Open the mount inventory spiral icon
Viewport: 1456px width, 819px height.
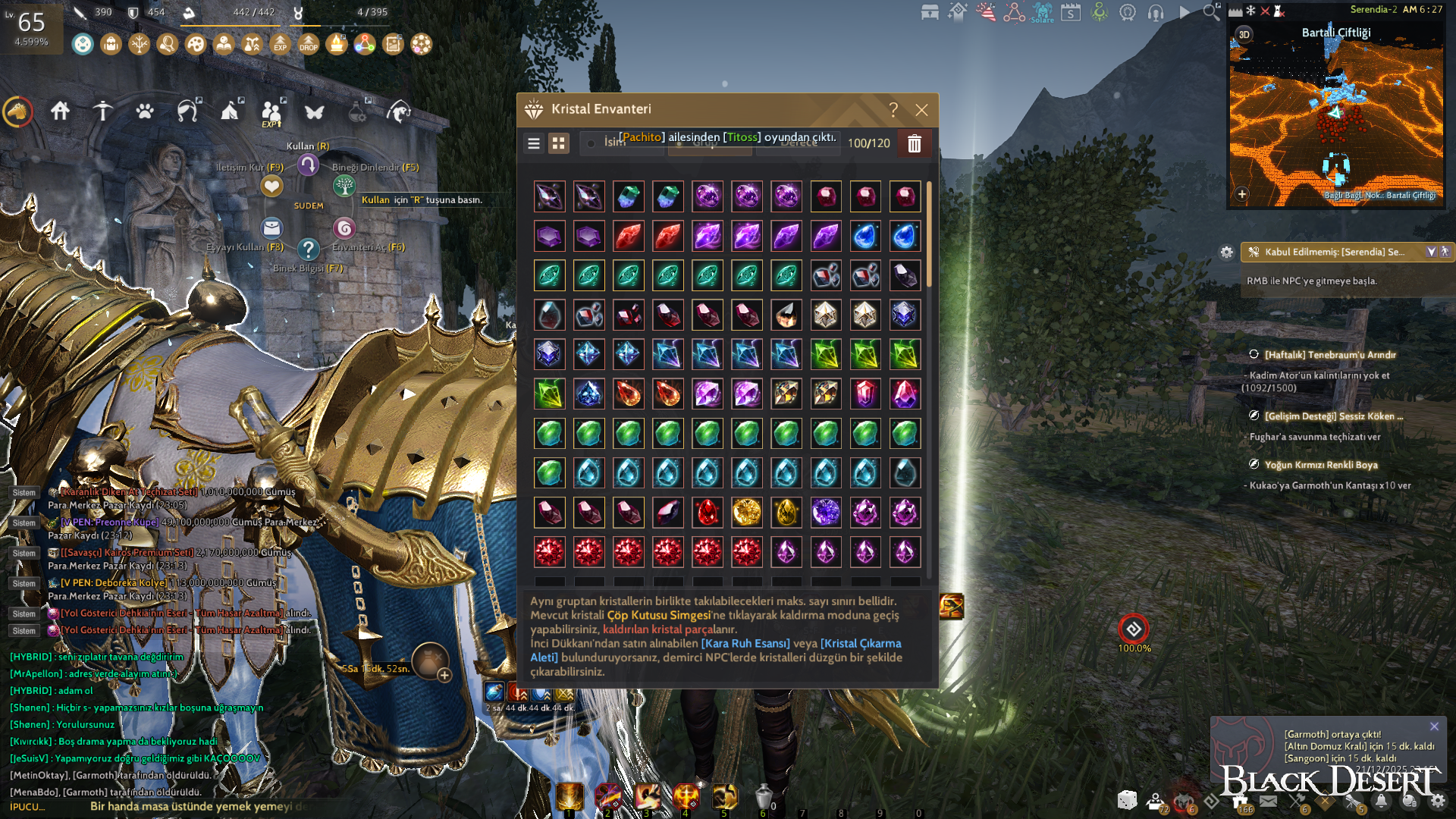[x=344, y=227]
